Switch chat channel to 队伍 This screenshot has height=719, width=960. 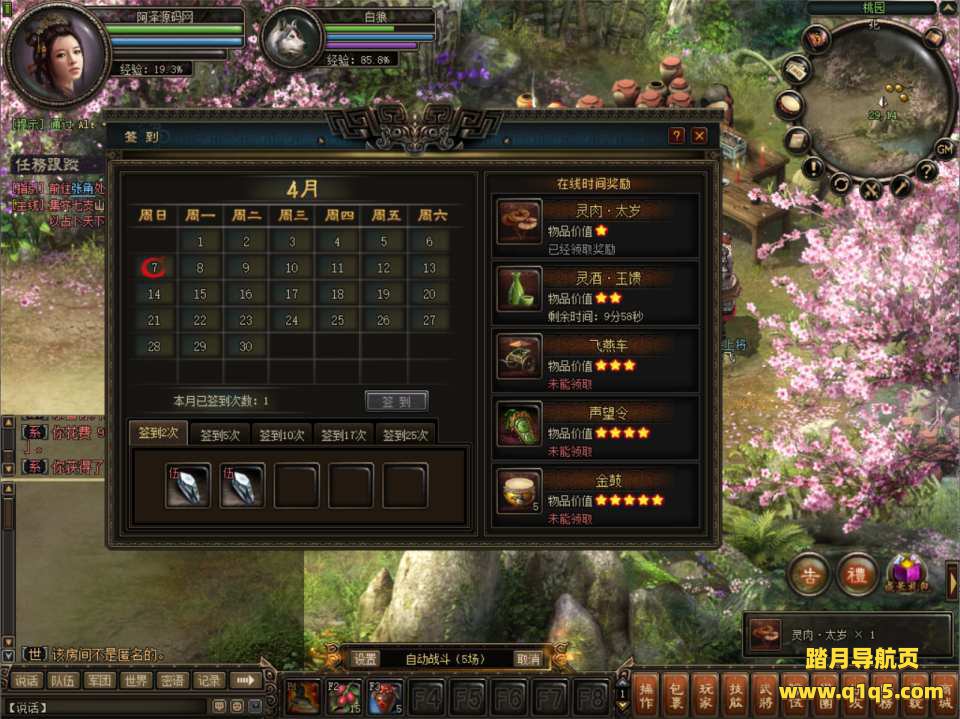(63, 681)
